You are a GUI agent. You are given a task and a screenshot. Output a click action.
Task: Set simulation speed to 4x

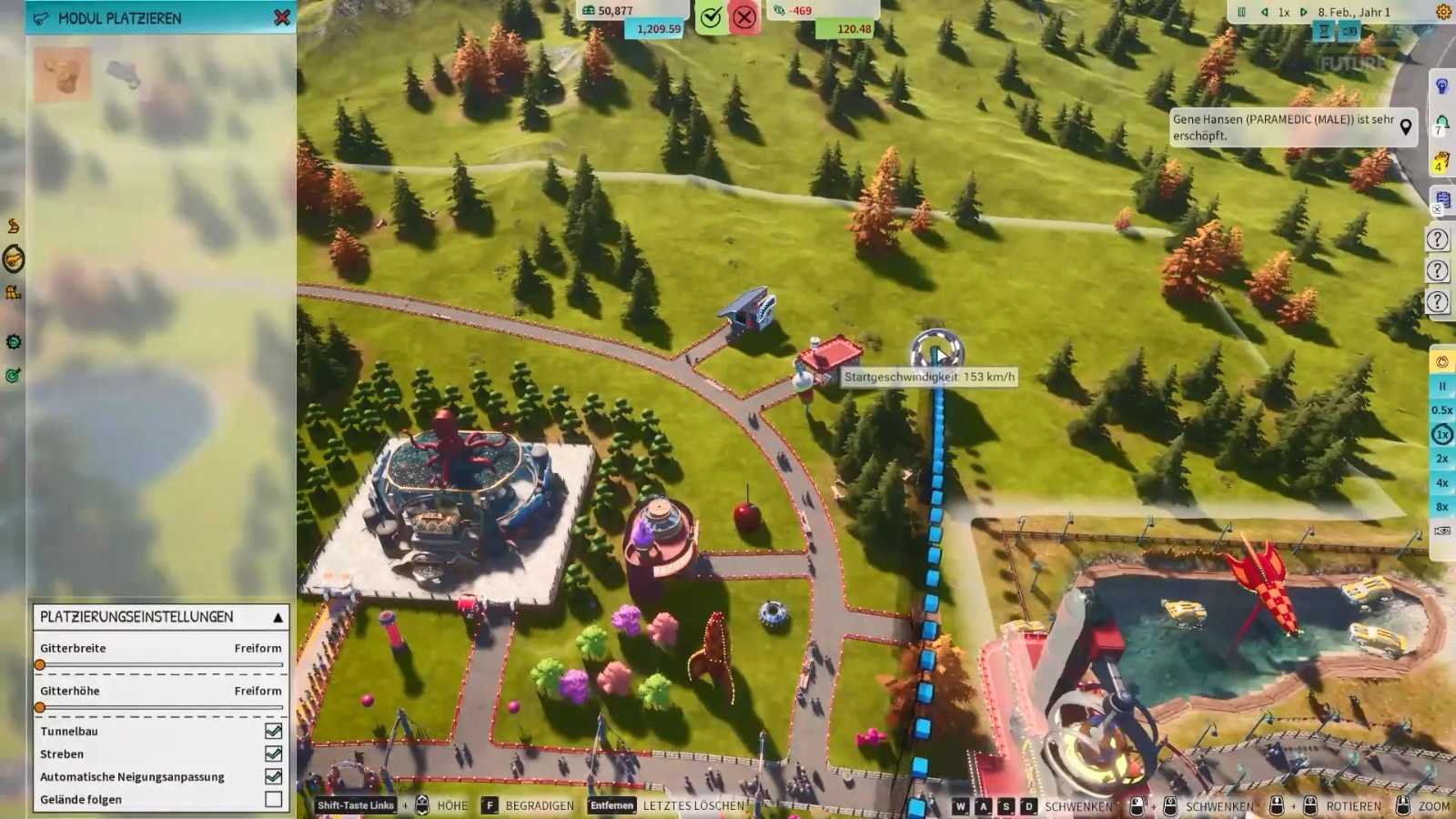pos(1442,483)
